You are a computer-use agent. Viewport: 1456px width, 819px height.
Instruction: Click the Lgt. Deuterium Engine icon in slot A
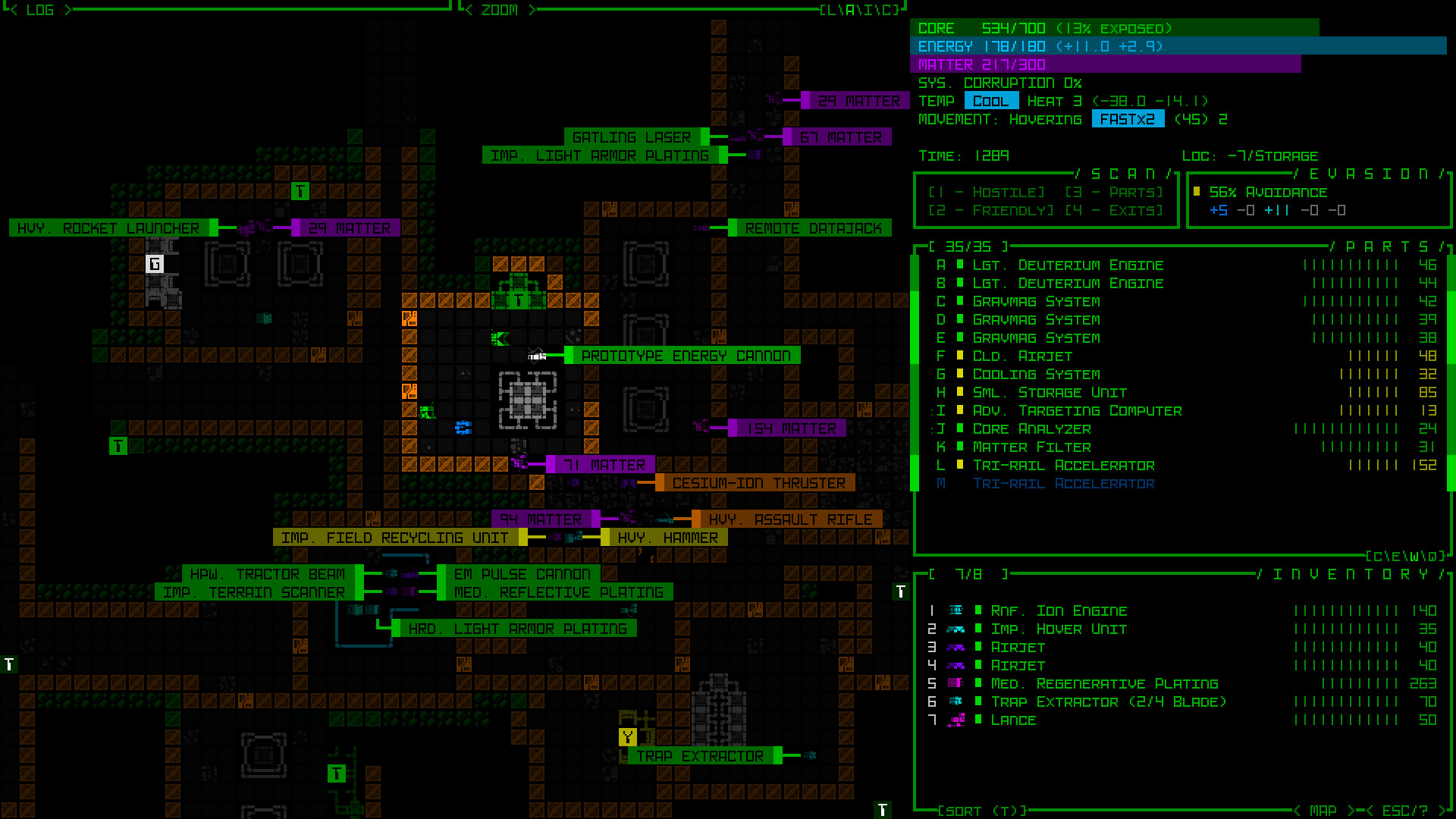point(959,265)
